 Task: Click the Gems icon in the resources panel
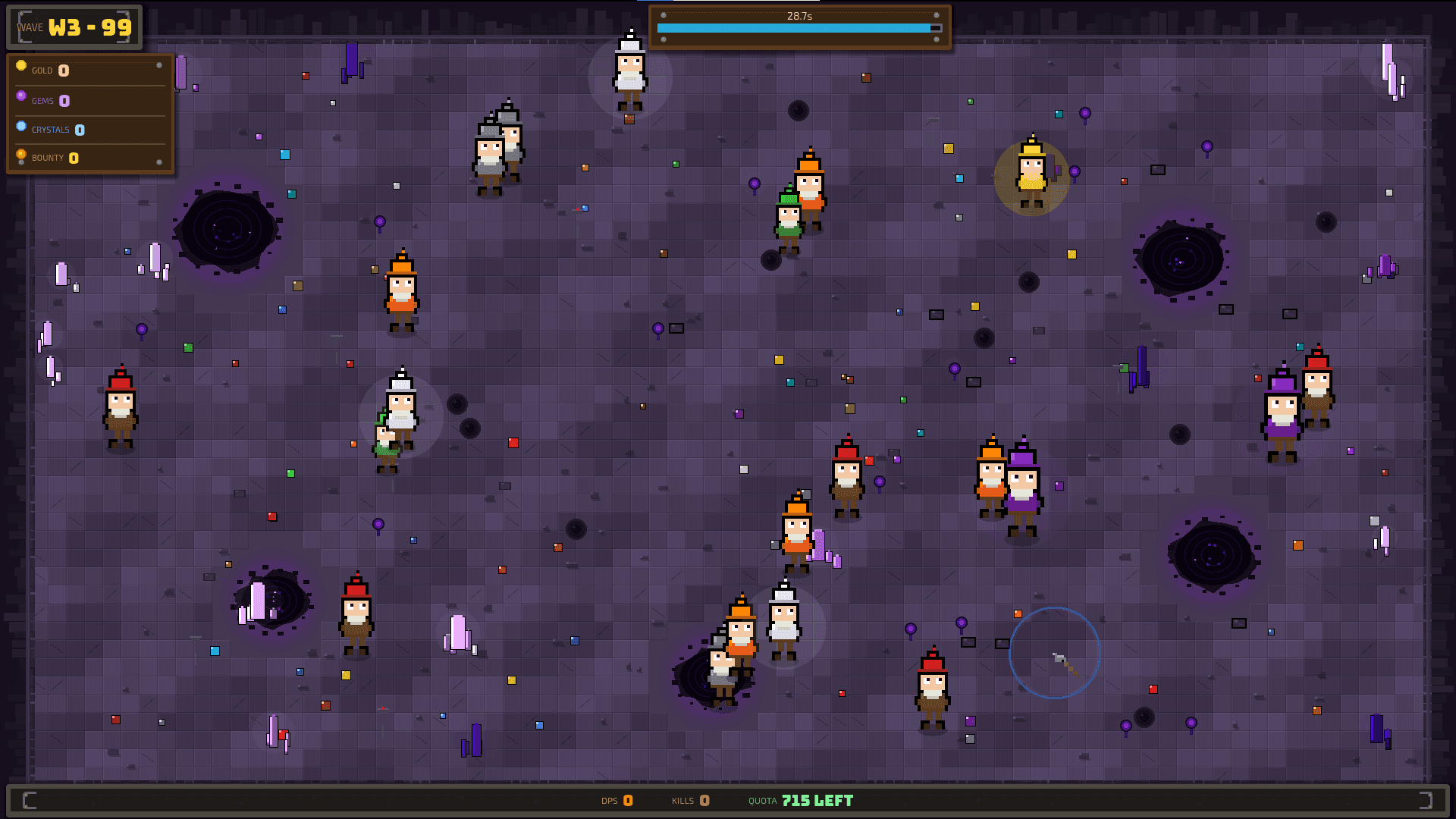pos(21,96)
